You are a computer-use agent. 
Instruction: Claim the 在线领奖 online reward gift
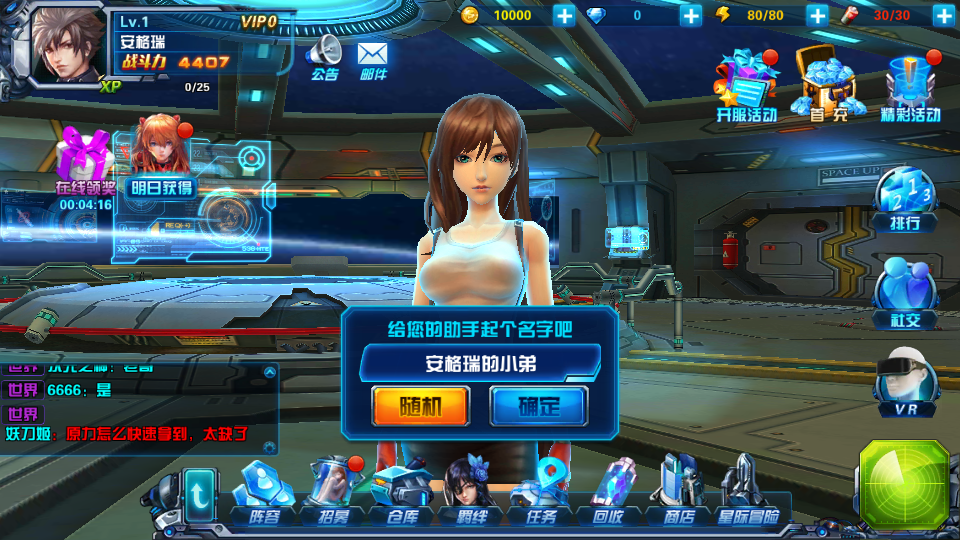tap(84, 165)
